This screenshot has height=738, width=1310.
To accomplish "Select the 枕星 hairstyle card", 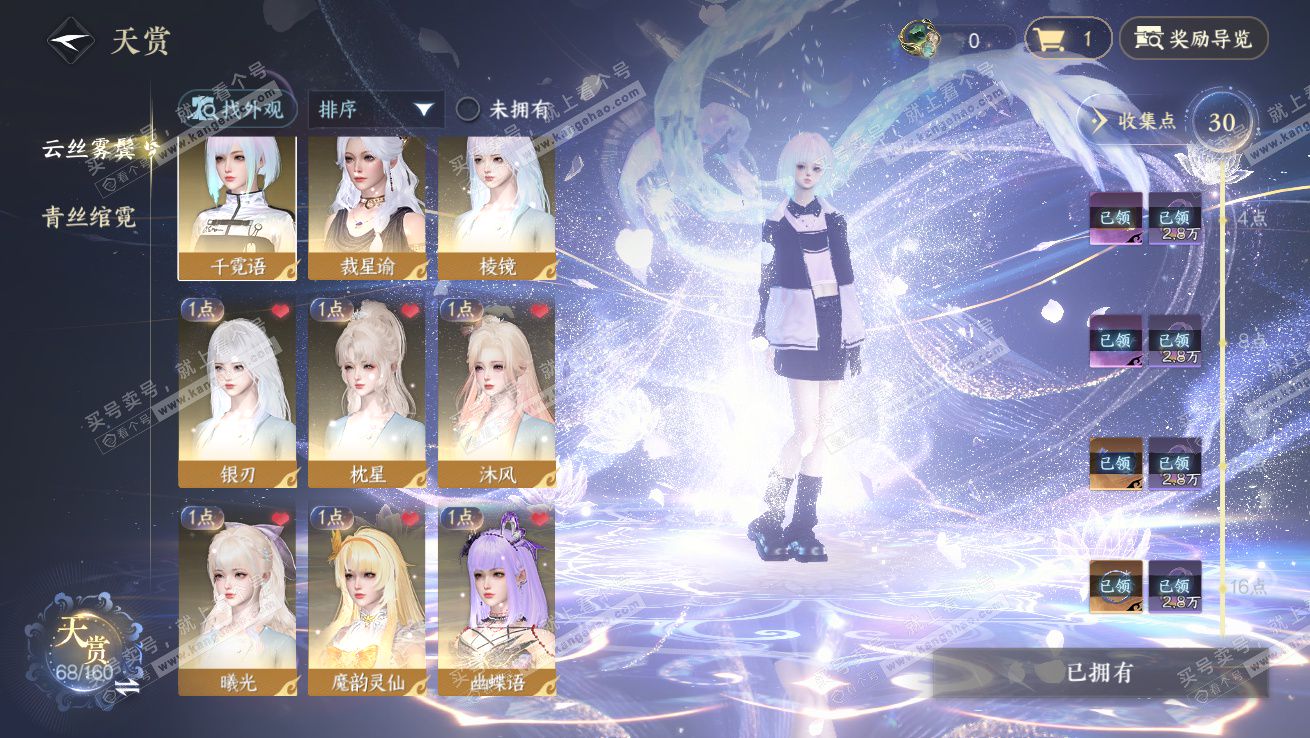I will coord(367,392).
